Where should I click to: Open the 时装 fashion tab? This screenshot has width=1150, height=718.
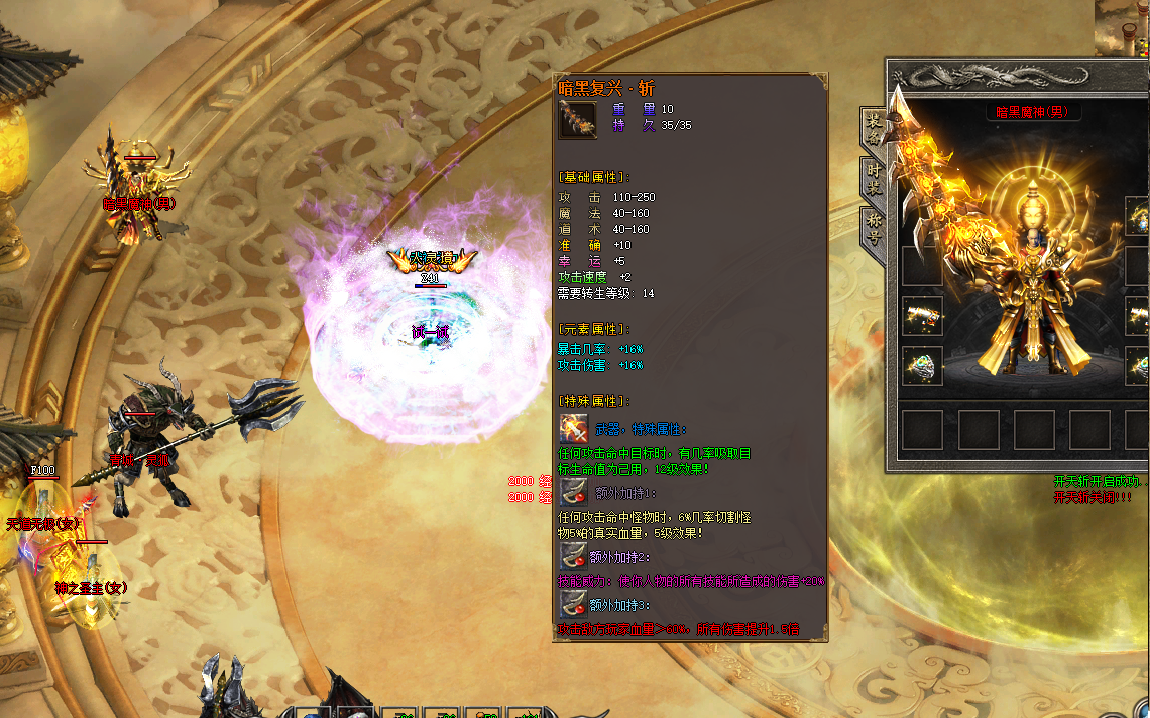point(873,180)
